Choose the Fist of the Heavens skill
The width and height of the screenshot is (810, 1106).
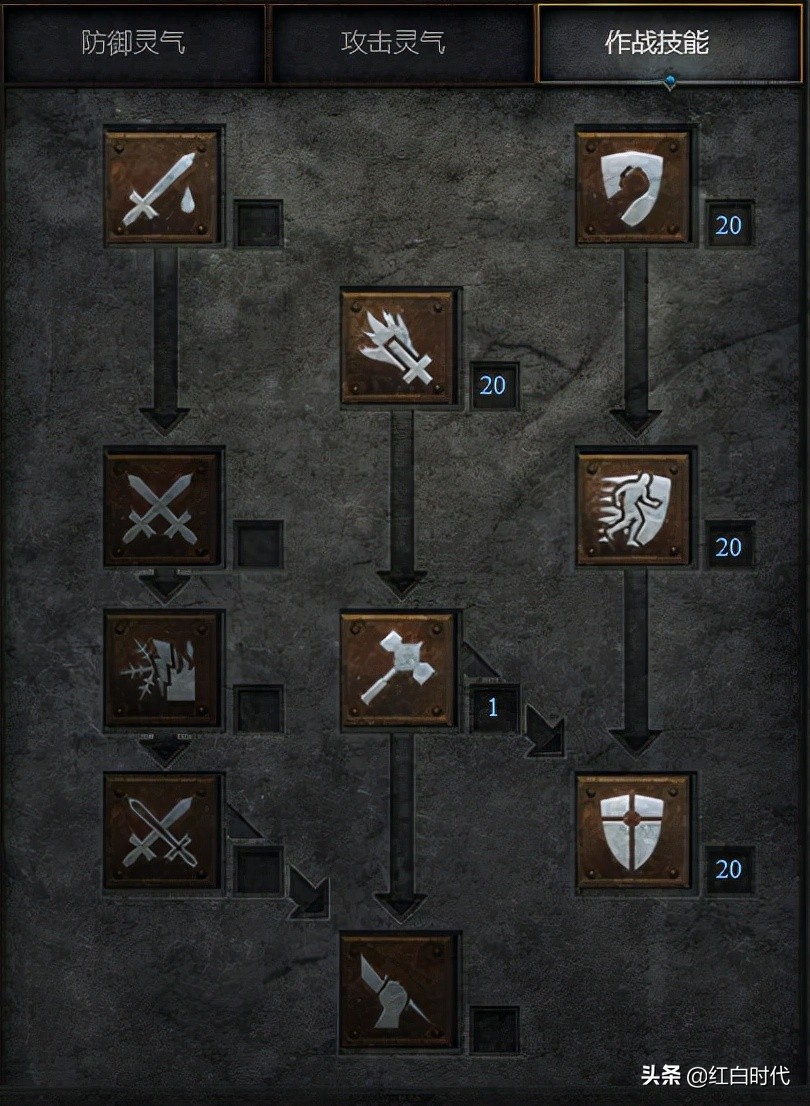click(x=399, y=991)
